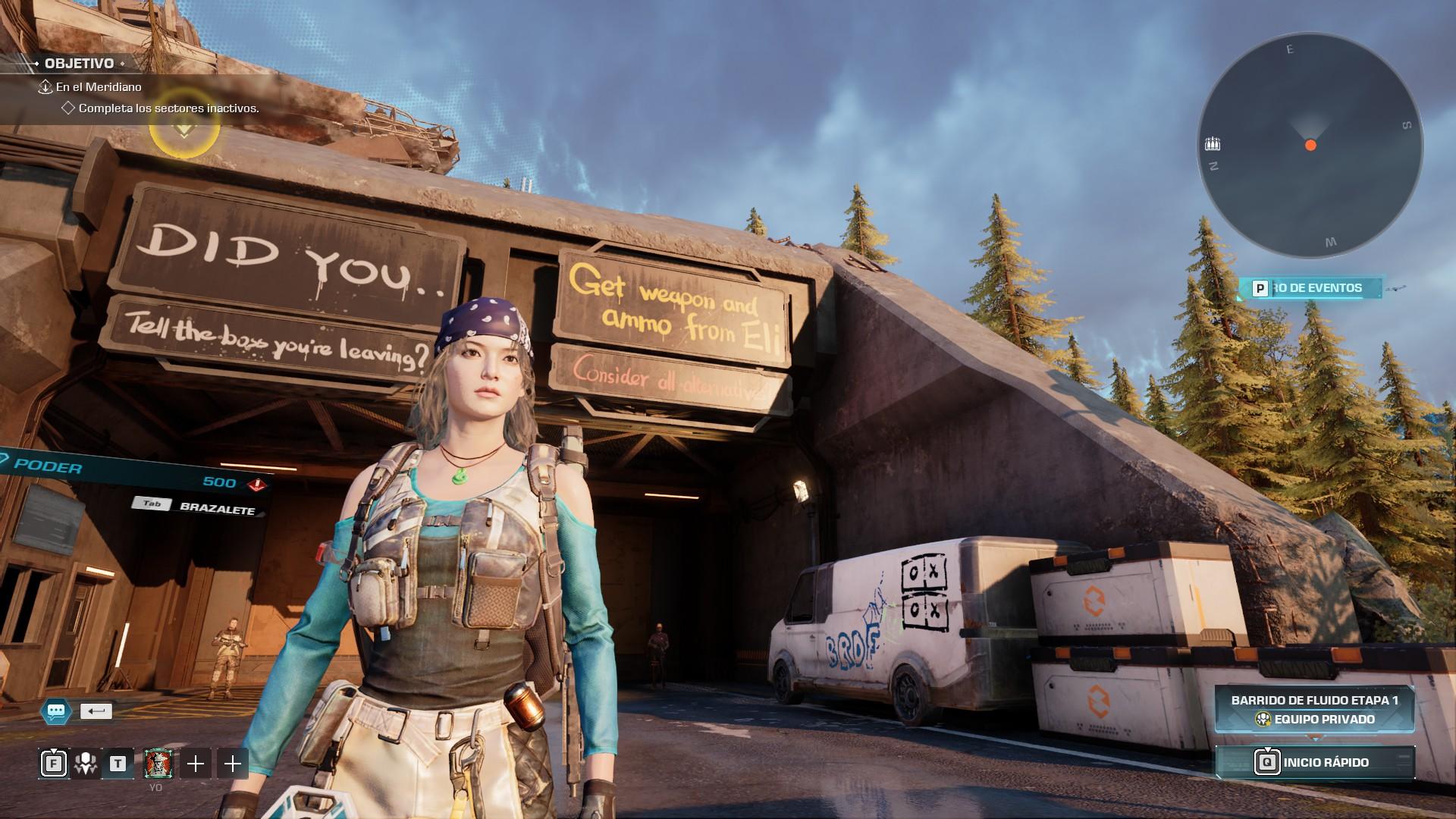Start the Inicio Rápido quick match
Image resolution: width=1456 pixels, height=819 pixels.
1315,762
